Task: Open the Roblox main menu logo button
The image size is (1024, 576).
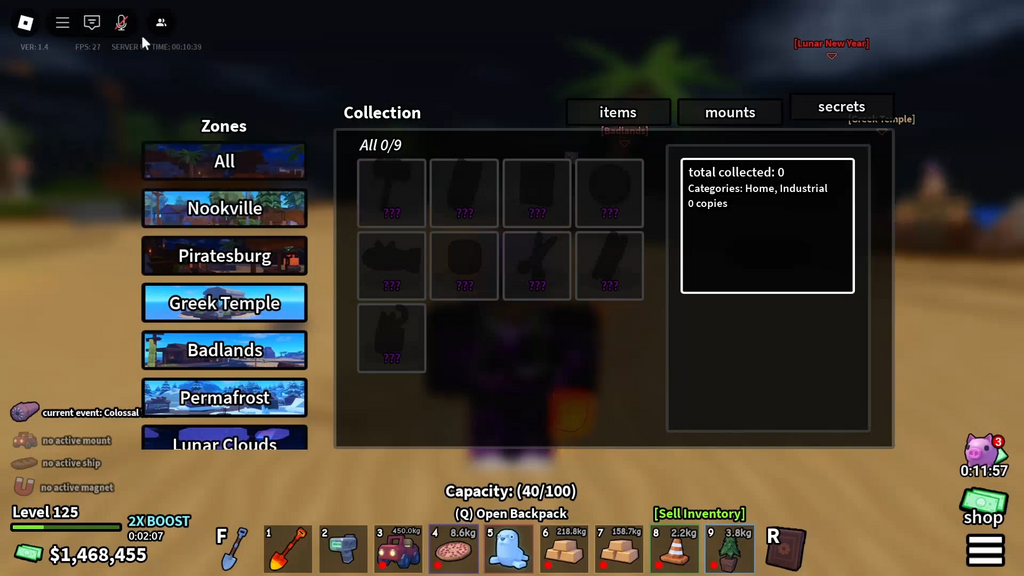Action: [x=26, y=22]
